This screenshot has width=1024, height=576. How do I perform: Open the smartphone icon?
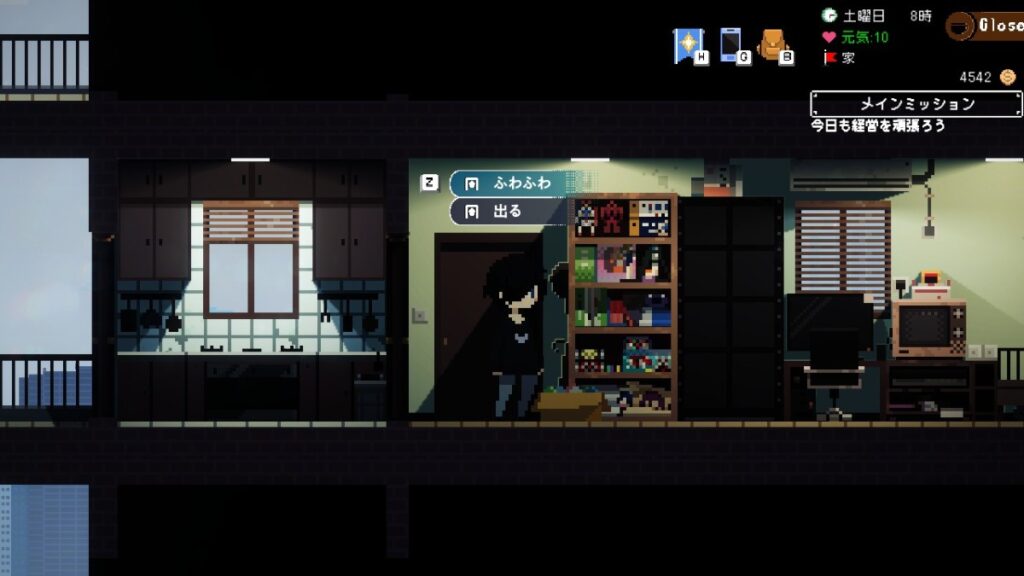[731, 45]
